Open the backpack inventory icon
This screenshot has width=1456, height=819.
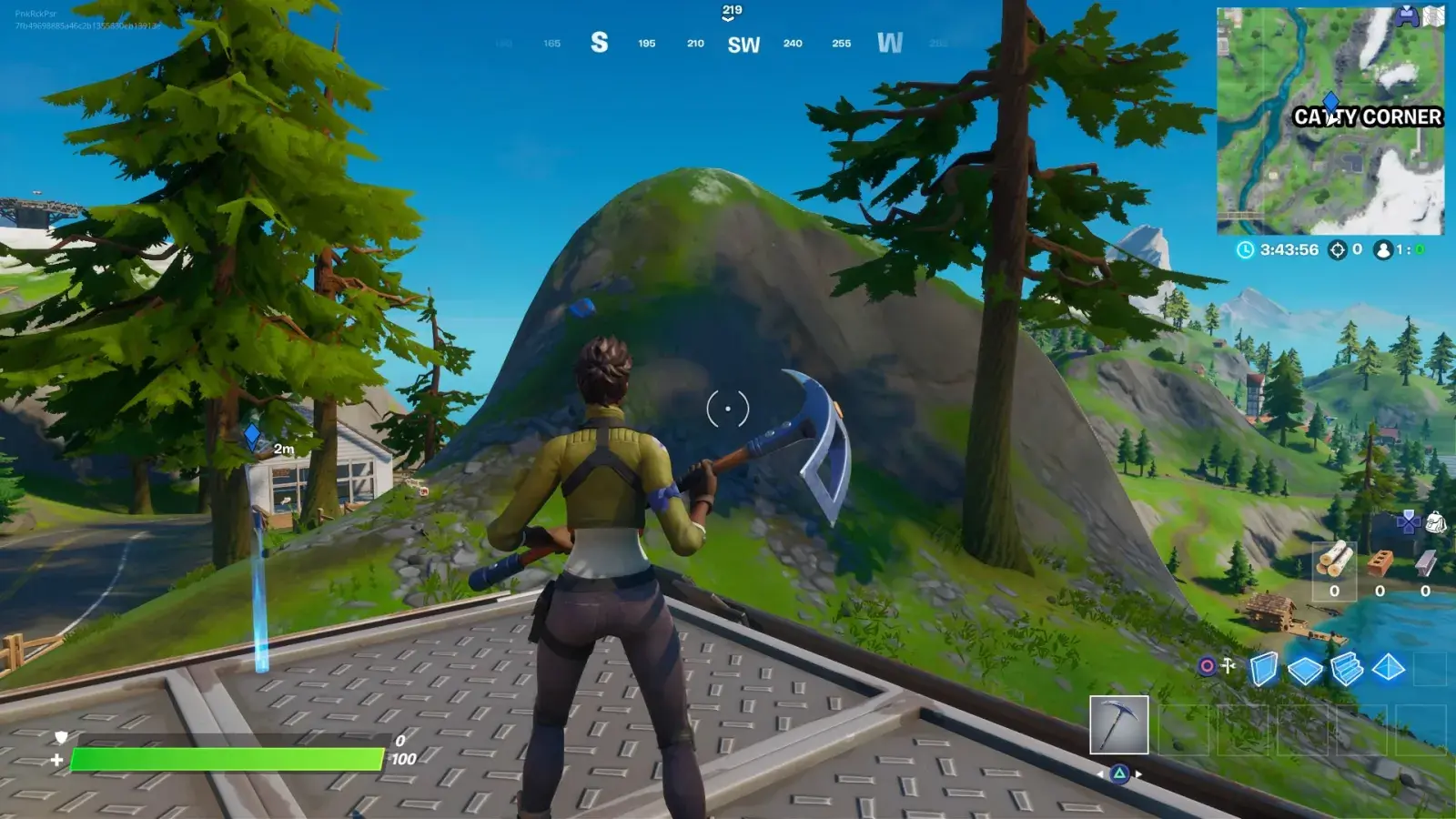tap(1436, 522)
